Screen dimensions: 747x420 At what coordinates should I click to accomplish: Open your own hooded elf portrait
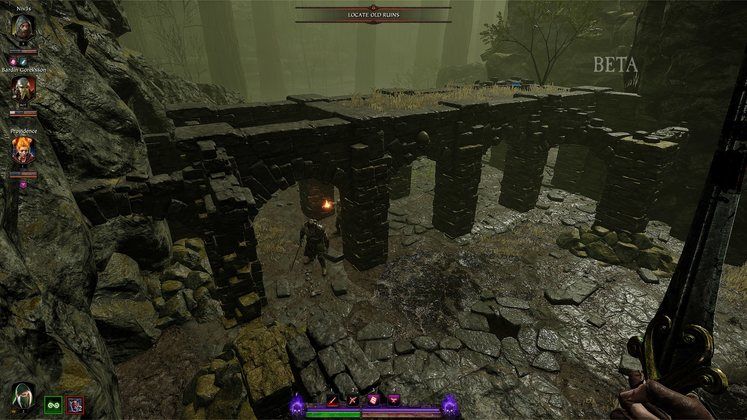pyautogui.click(x=22, y=396)
